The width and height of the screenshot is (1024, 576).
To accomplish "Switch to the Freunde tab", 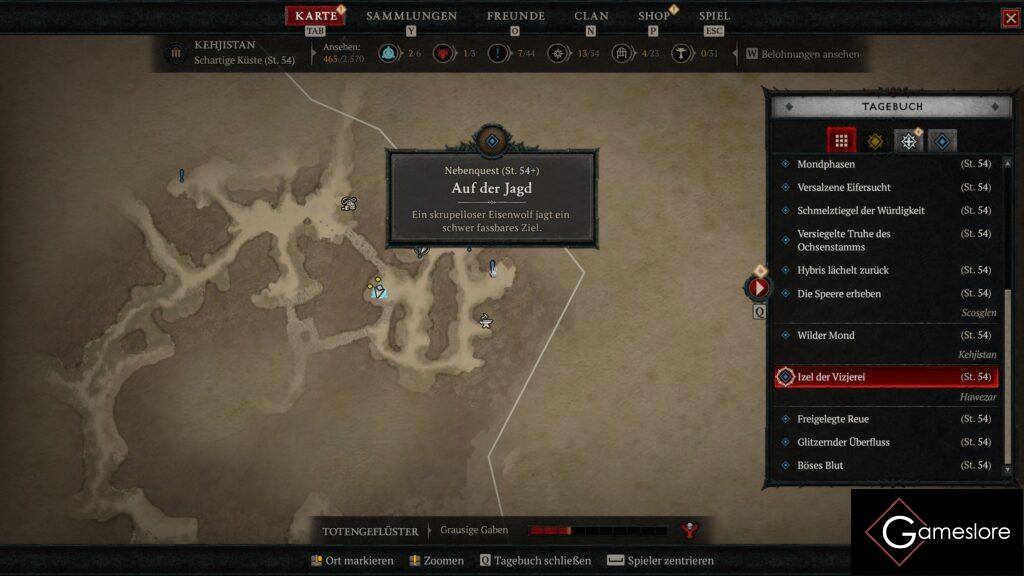I will point(515,16).
